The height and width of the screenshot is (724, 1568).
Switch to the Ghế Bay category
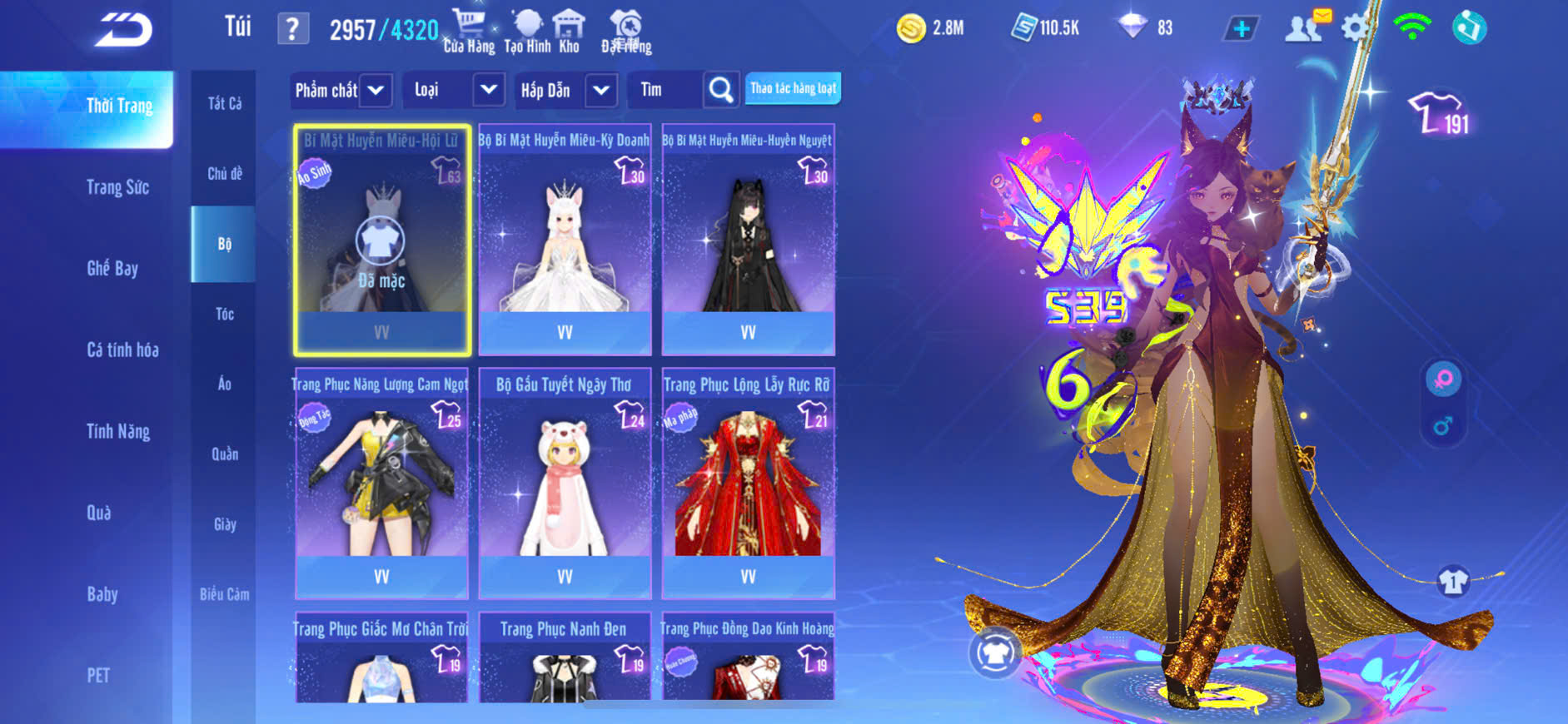click(112, 268)
